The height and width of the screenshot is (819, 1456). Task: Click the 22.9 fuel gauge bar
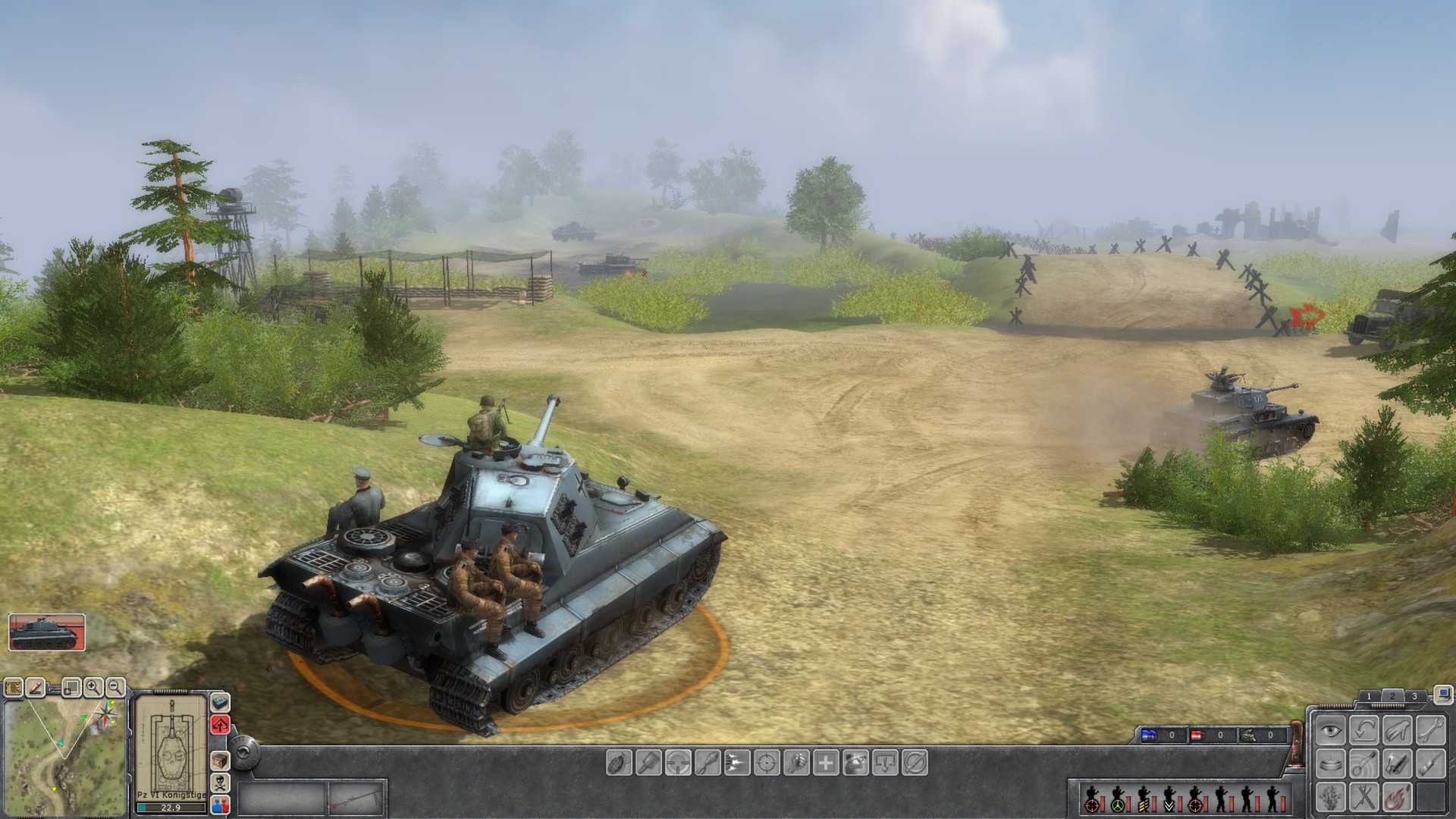(171, 808)
